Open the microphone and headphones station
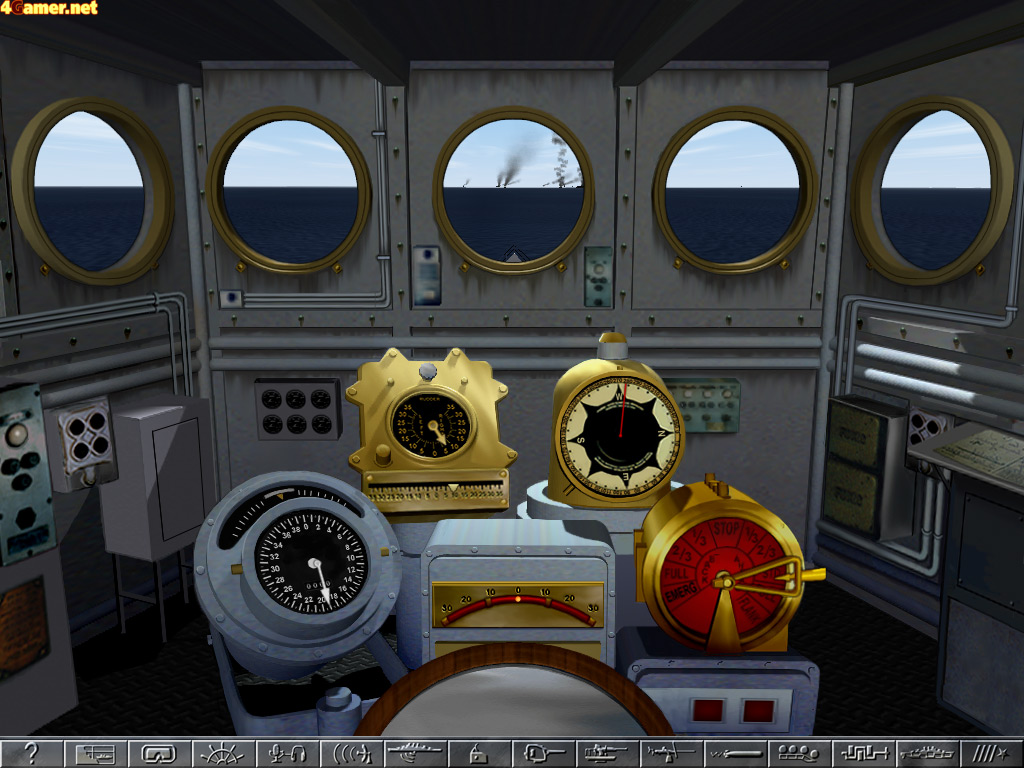The height and width of the screenshot is (768, 1024). point(287,753)
